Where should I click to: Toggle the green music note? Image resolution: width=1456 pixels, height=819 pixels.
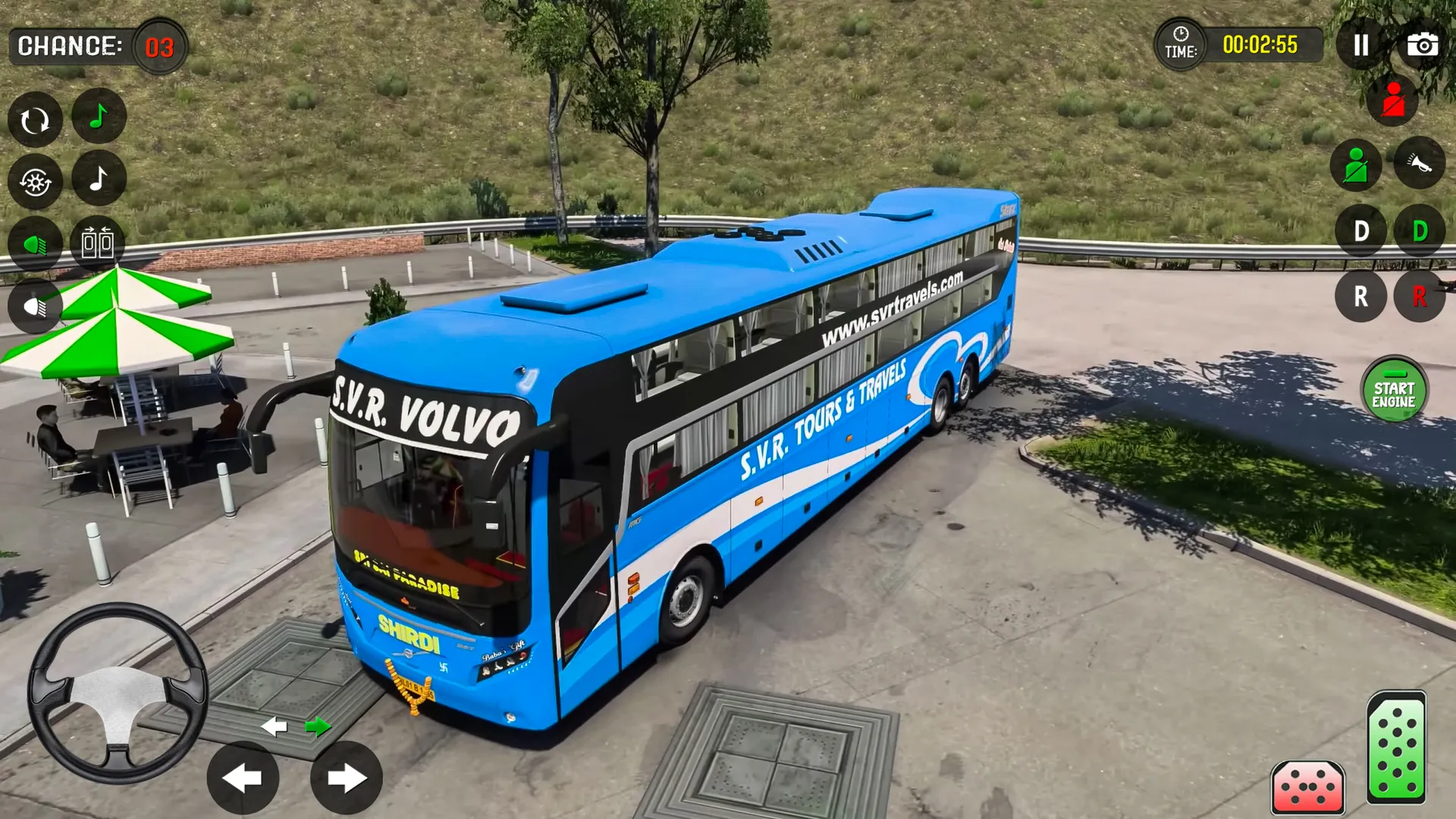coord(99,117)
